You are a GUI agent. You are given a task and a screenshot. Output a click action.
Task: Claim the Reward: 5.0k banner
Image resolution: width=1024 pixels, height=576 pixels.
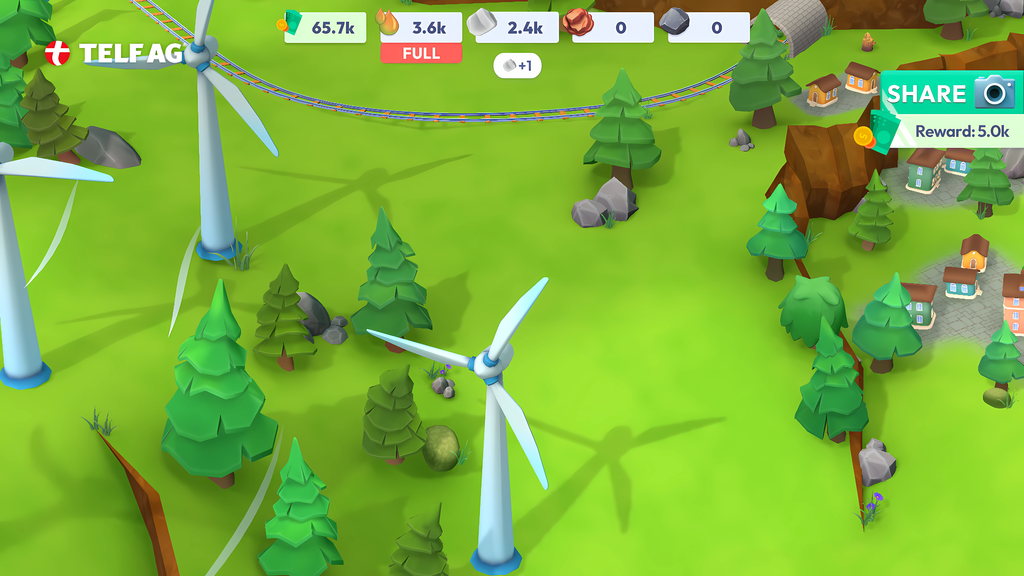point(957,131)
